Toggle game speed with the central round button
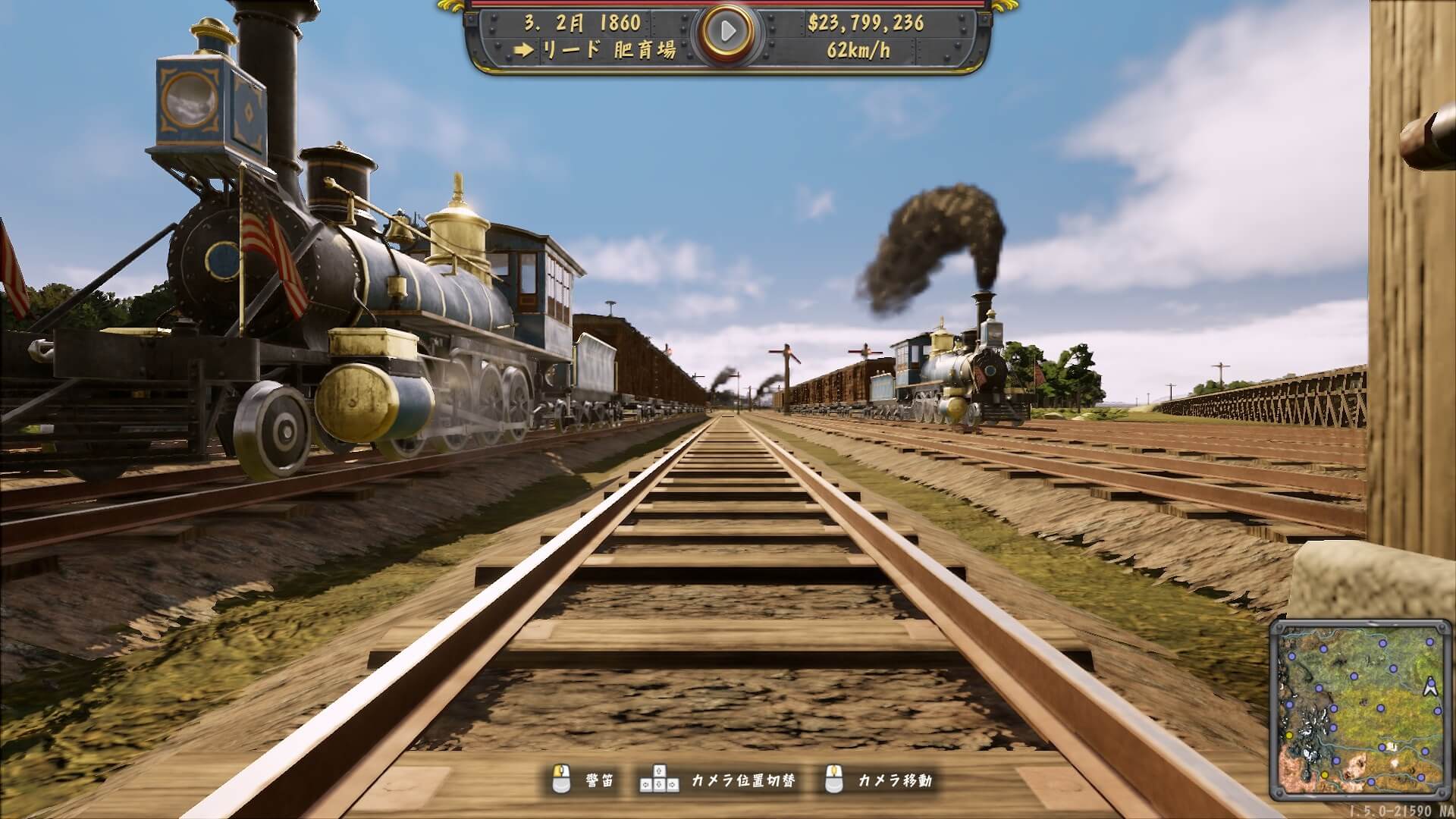The image size is (1456, 819). [x=726, y=31]
